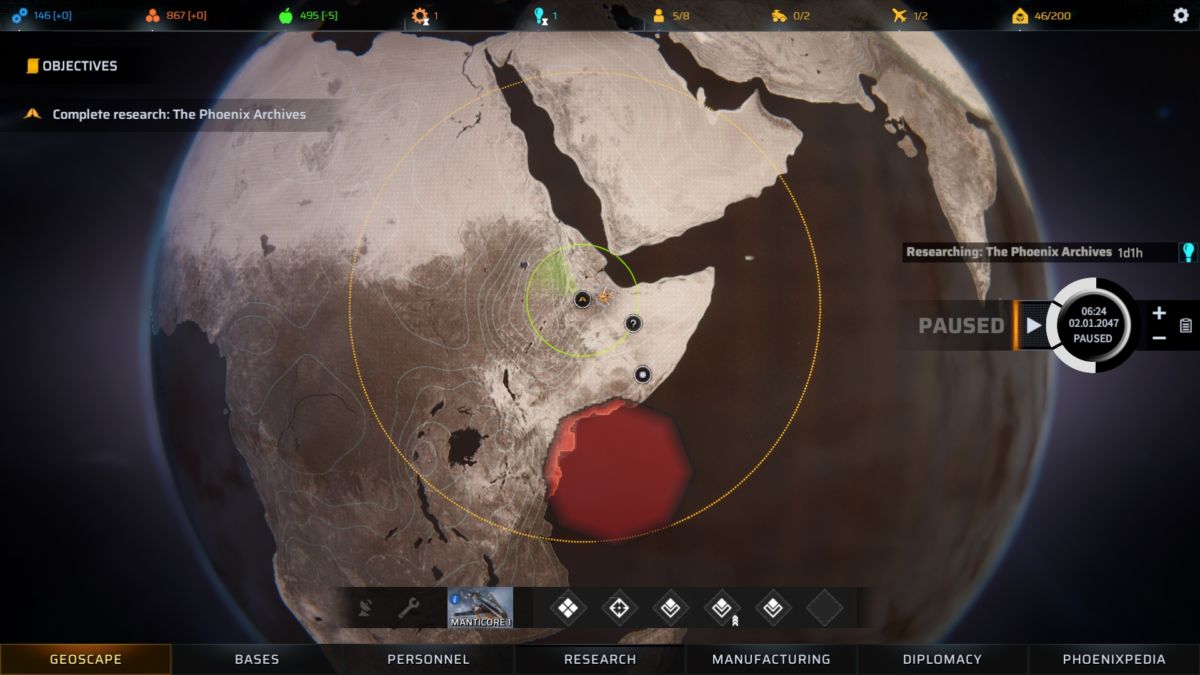Open the clipboard event log icon

1186,325
